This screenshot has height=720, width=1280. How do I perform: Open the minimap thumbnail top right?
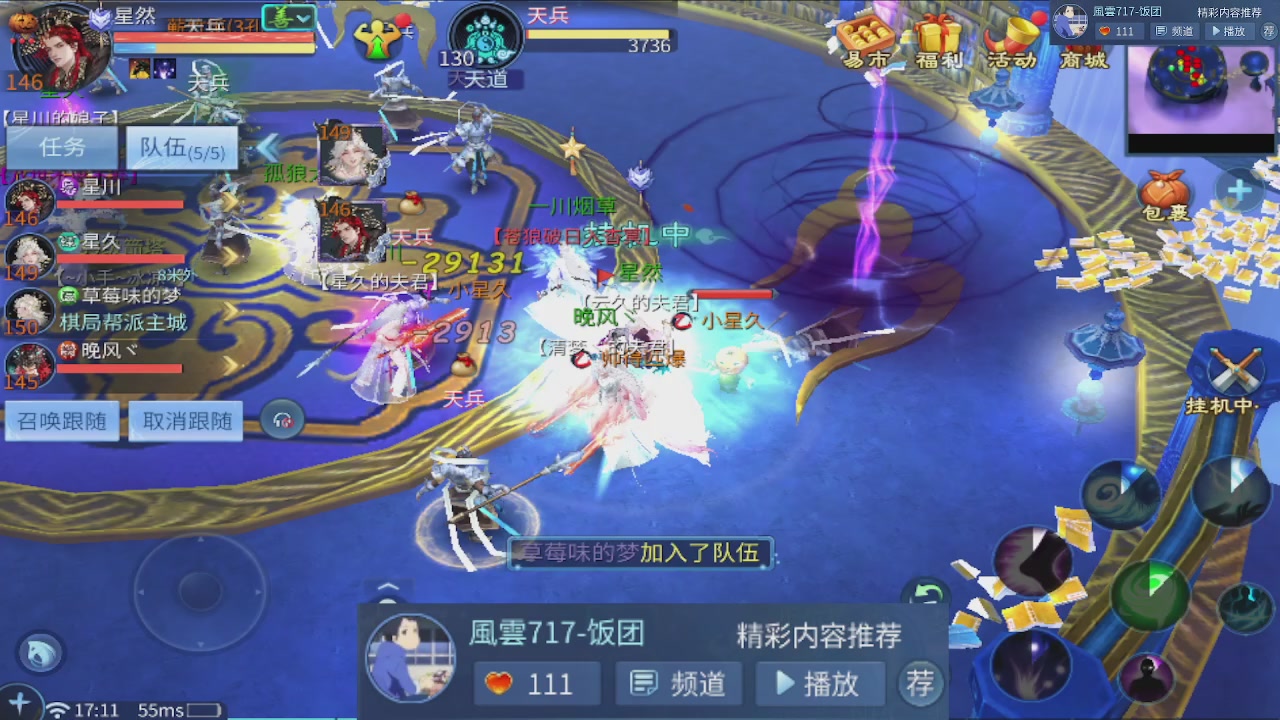click(1200, 85)
